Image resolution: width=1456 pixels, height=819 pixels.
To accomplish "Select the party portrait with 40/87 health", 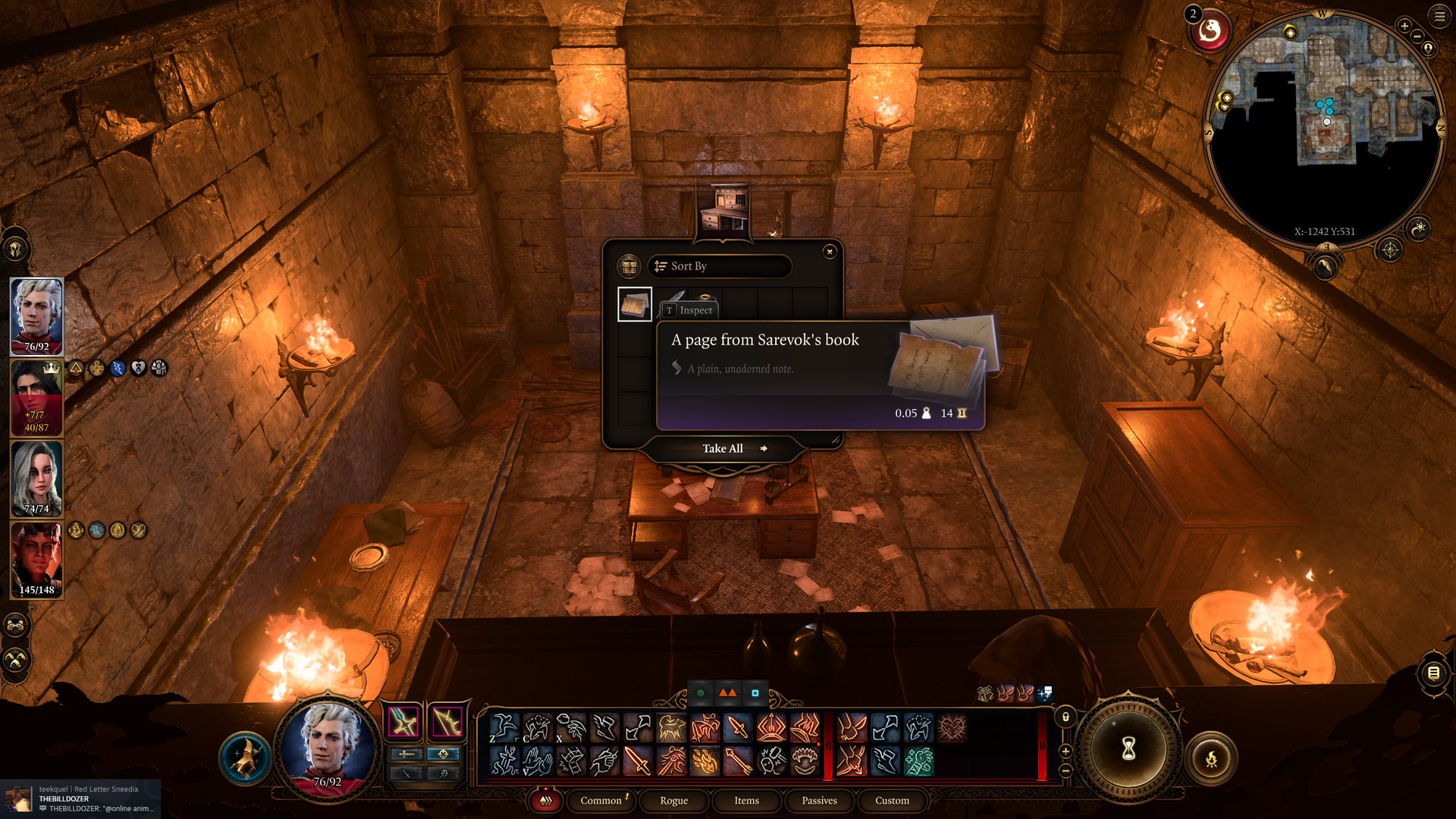I will (36, 397).
